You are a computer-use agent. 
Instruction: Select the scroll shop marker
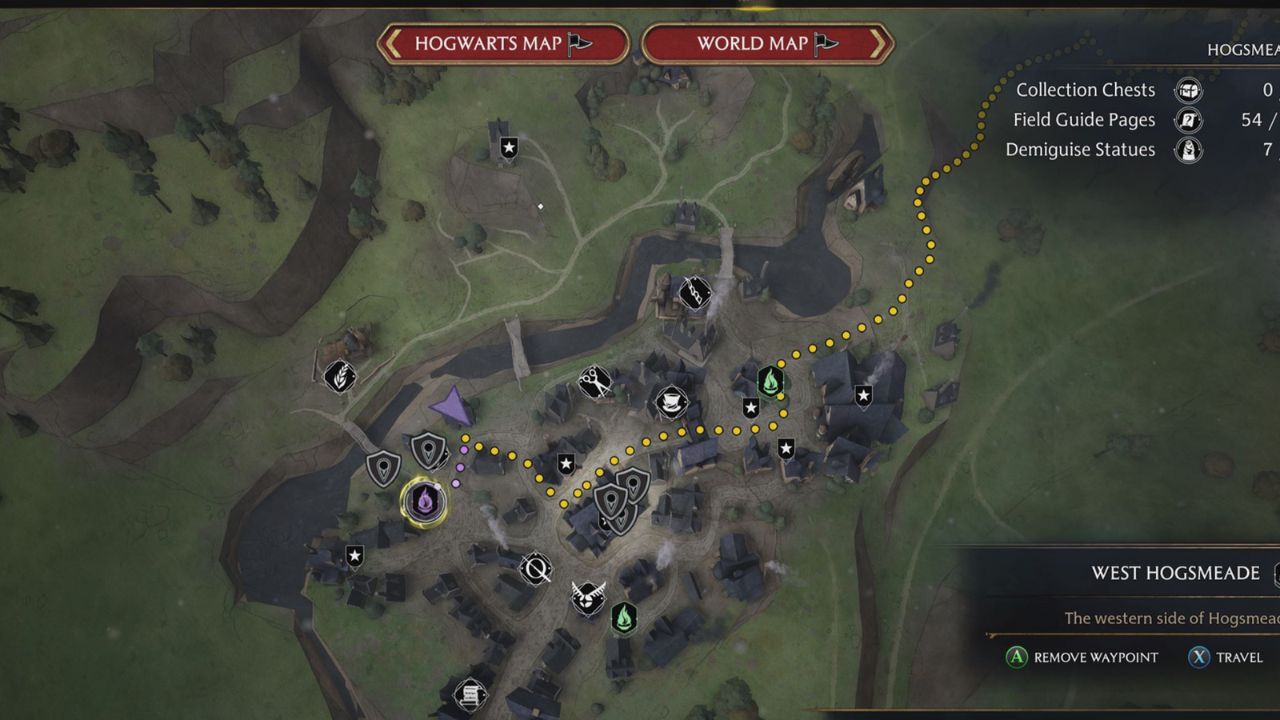[470, 693]
